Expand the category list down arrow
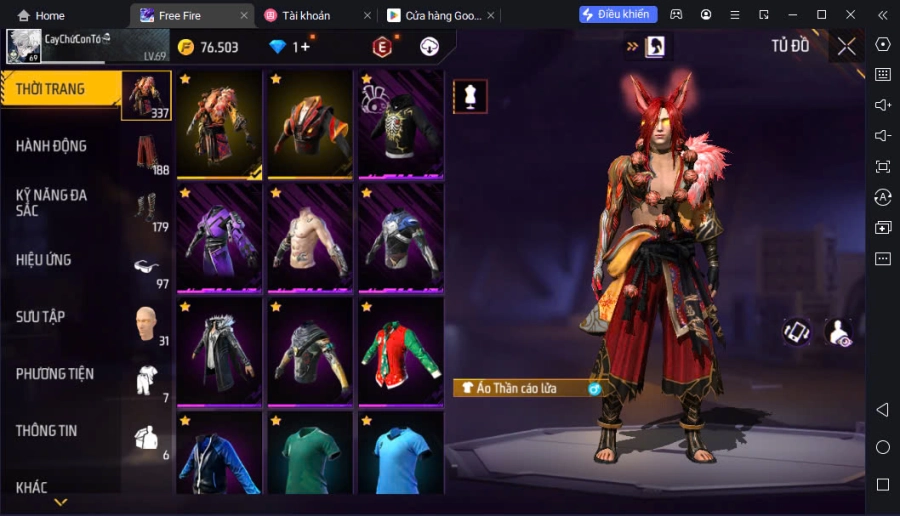The height and width of the screenshot is (516, 900). [x=61, y=502]
